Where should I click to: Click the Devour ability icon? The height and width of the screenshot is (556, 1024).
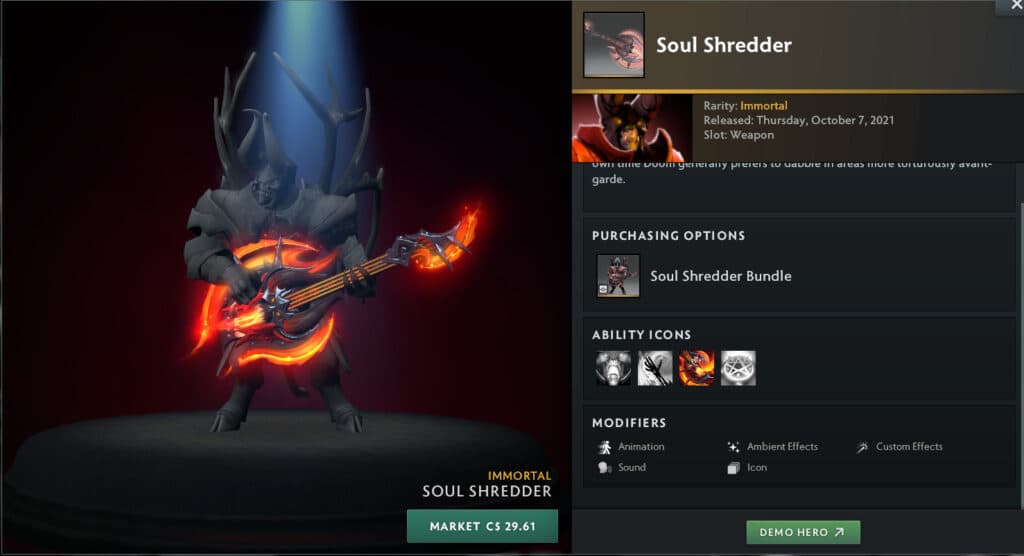pos(614,368)
